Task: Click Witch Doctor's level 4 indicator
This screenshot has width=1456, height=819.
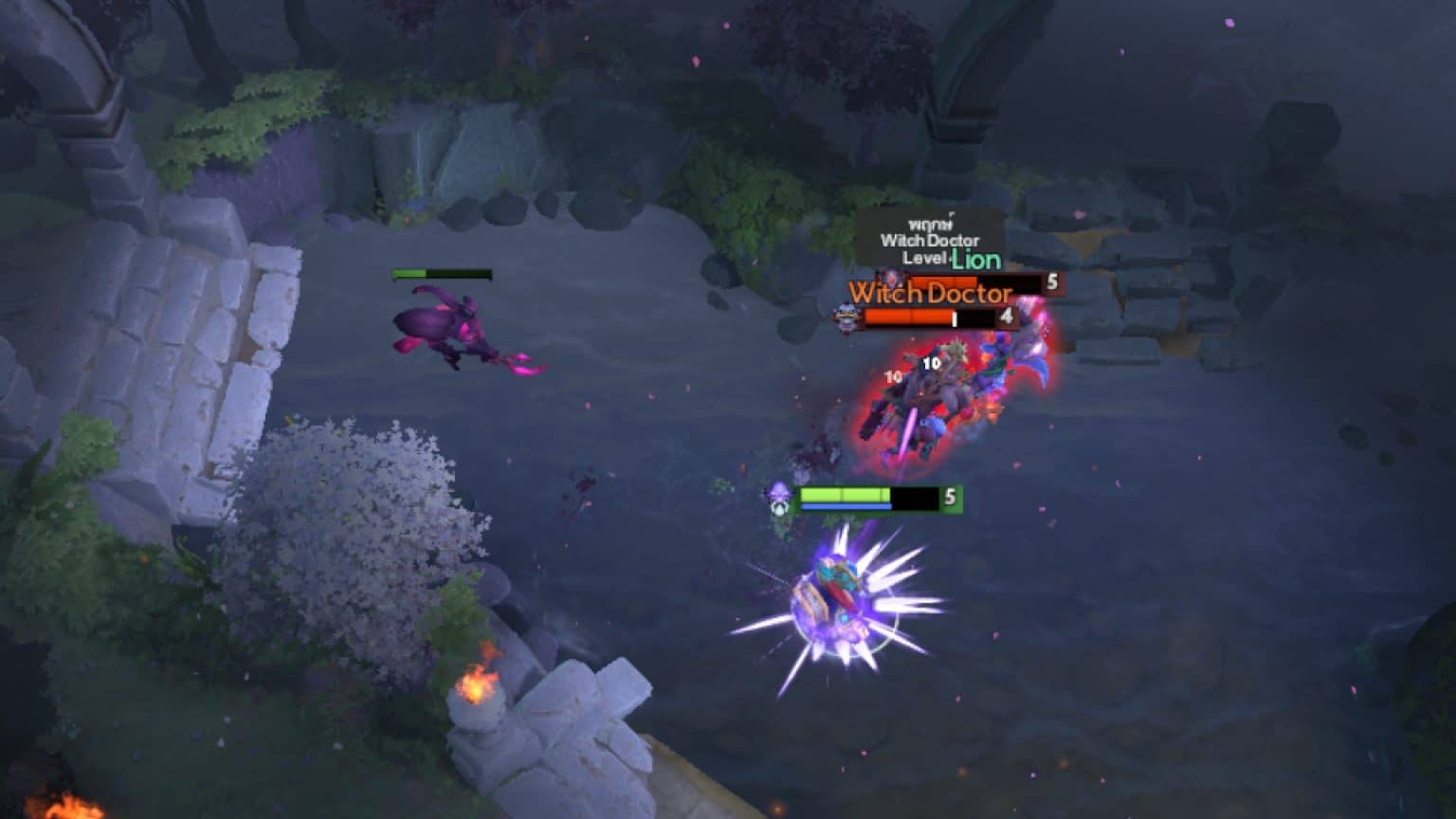Action: click(x=1006, y=316)
